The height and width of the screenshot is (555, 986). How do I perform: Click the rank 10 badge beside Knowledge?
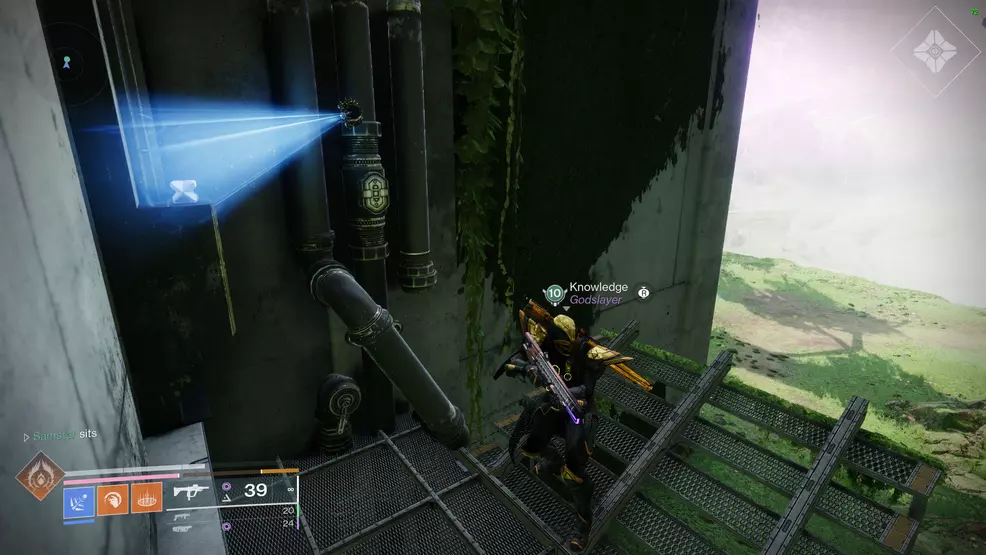click(555, 294)
